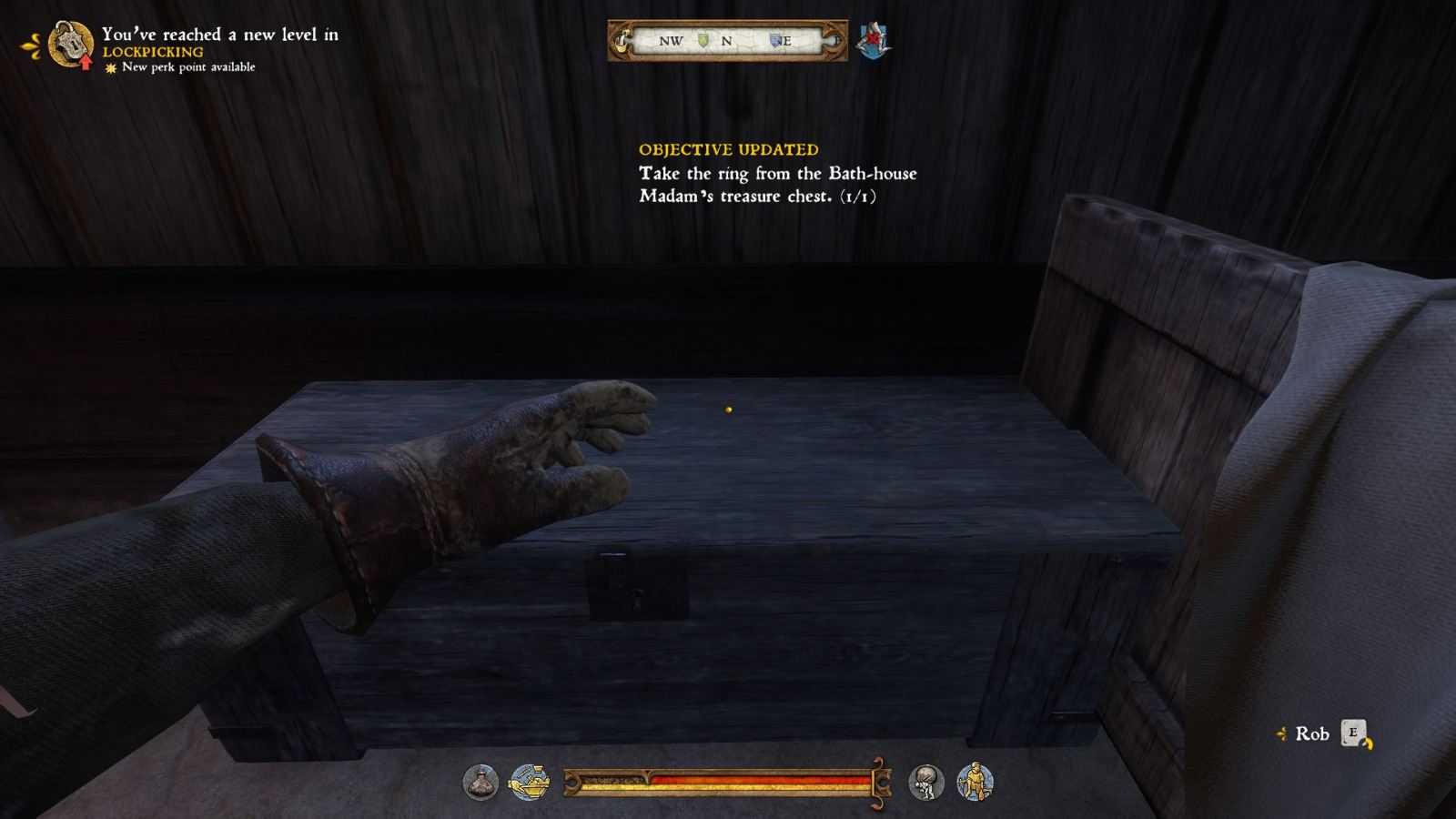Click the E label on the compass
Screen dimensions: 1456x819
786,40
